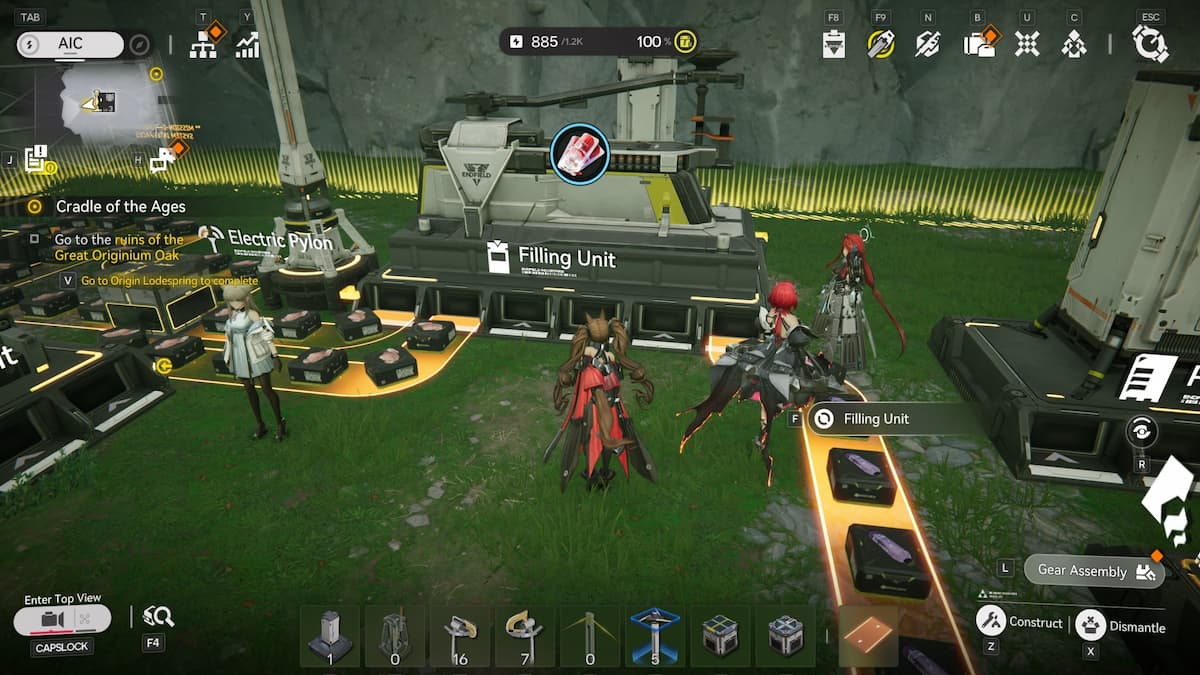Select the hotbar building with count 16
This screenshot has width=1200, height=675.
(x=460, y=634)
